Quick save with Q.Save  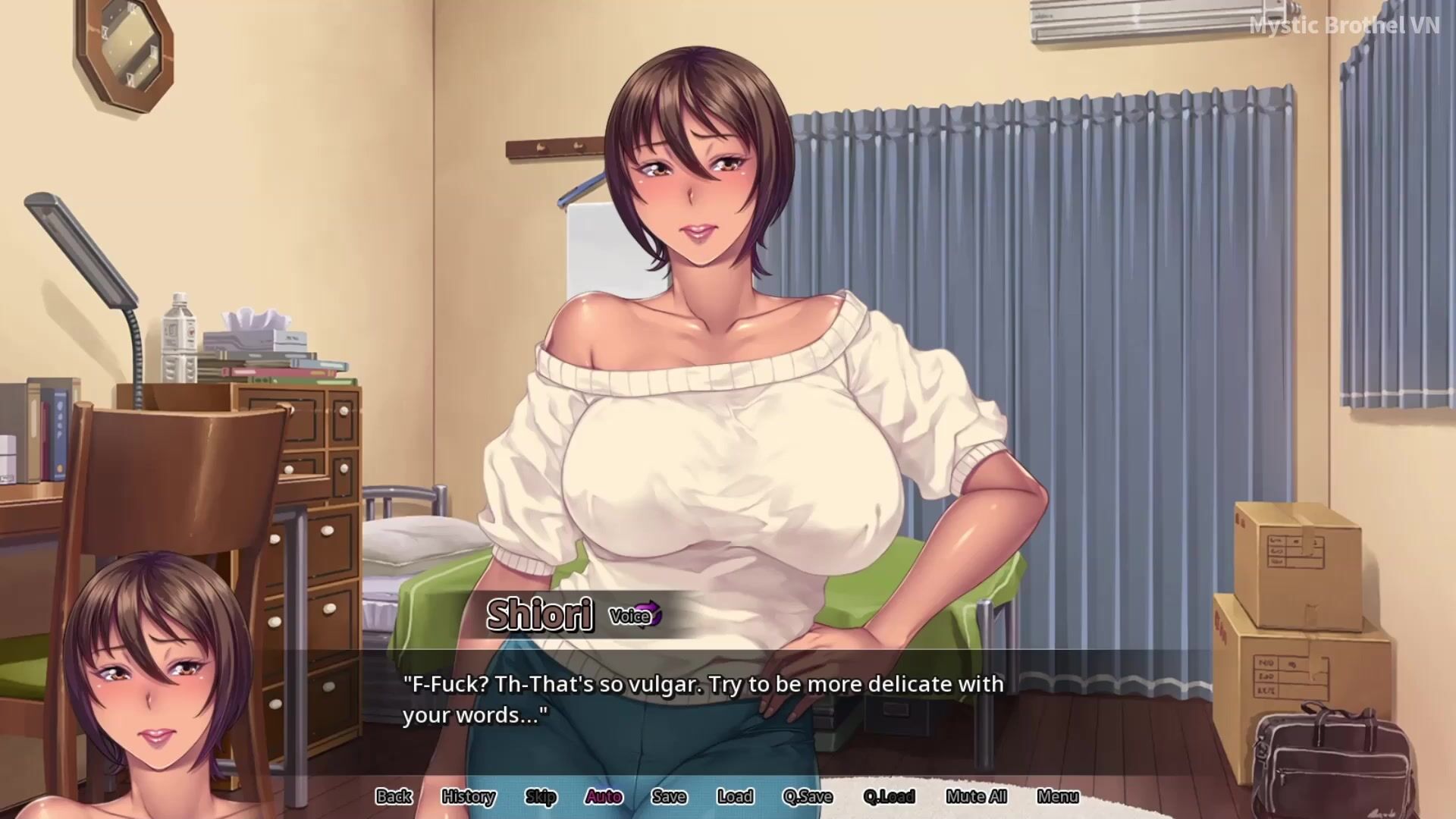(x=808, y=796)
